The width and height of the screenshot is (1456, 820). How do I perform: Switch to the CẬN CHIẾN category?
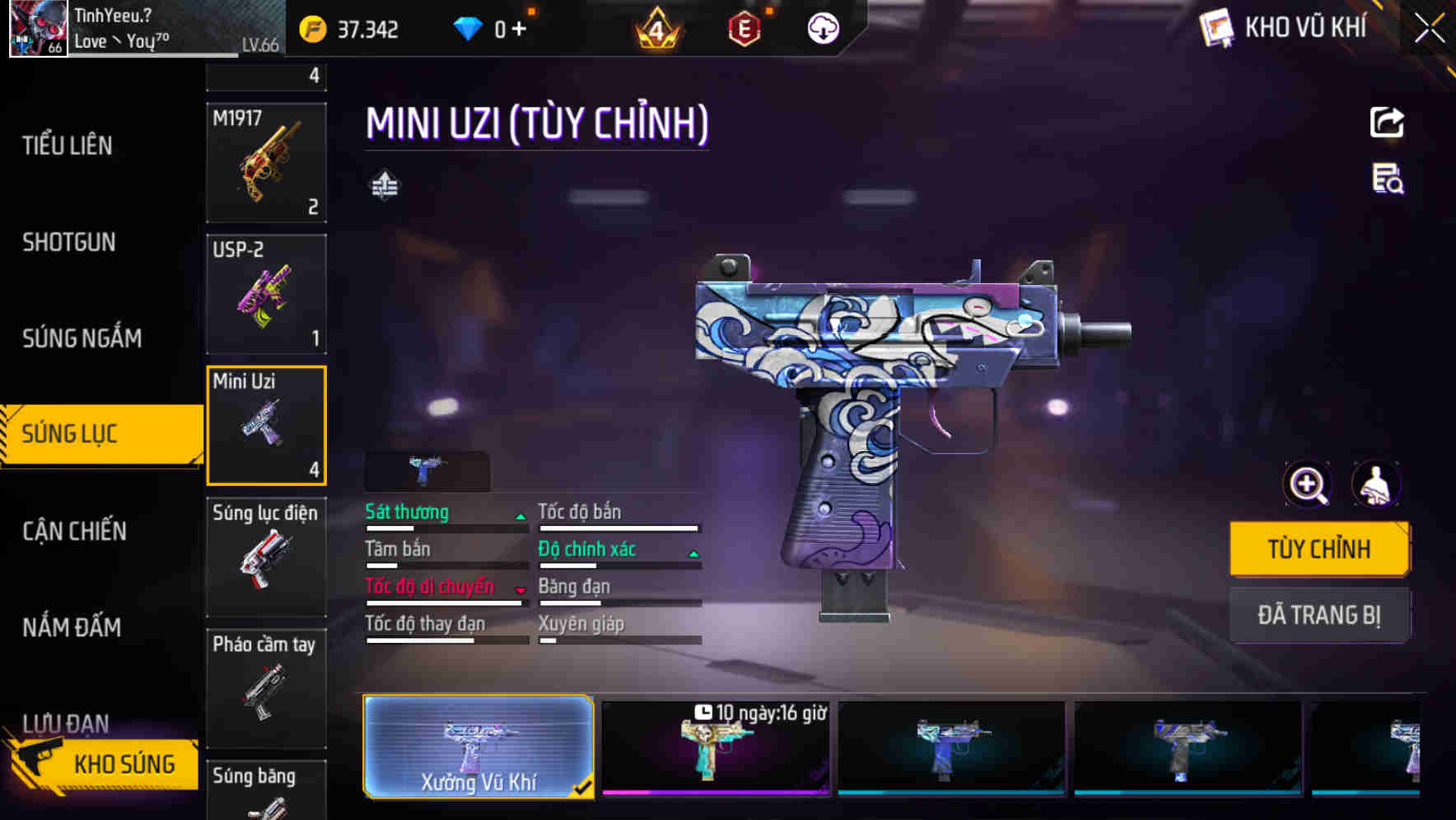(74, 531)
